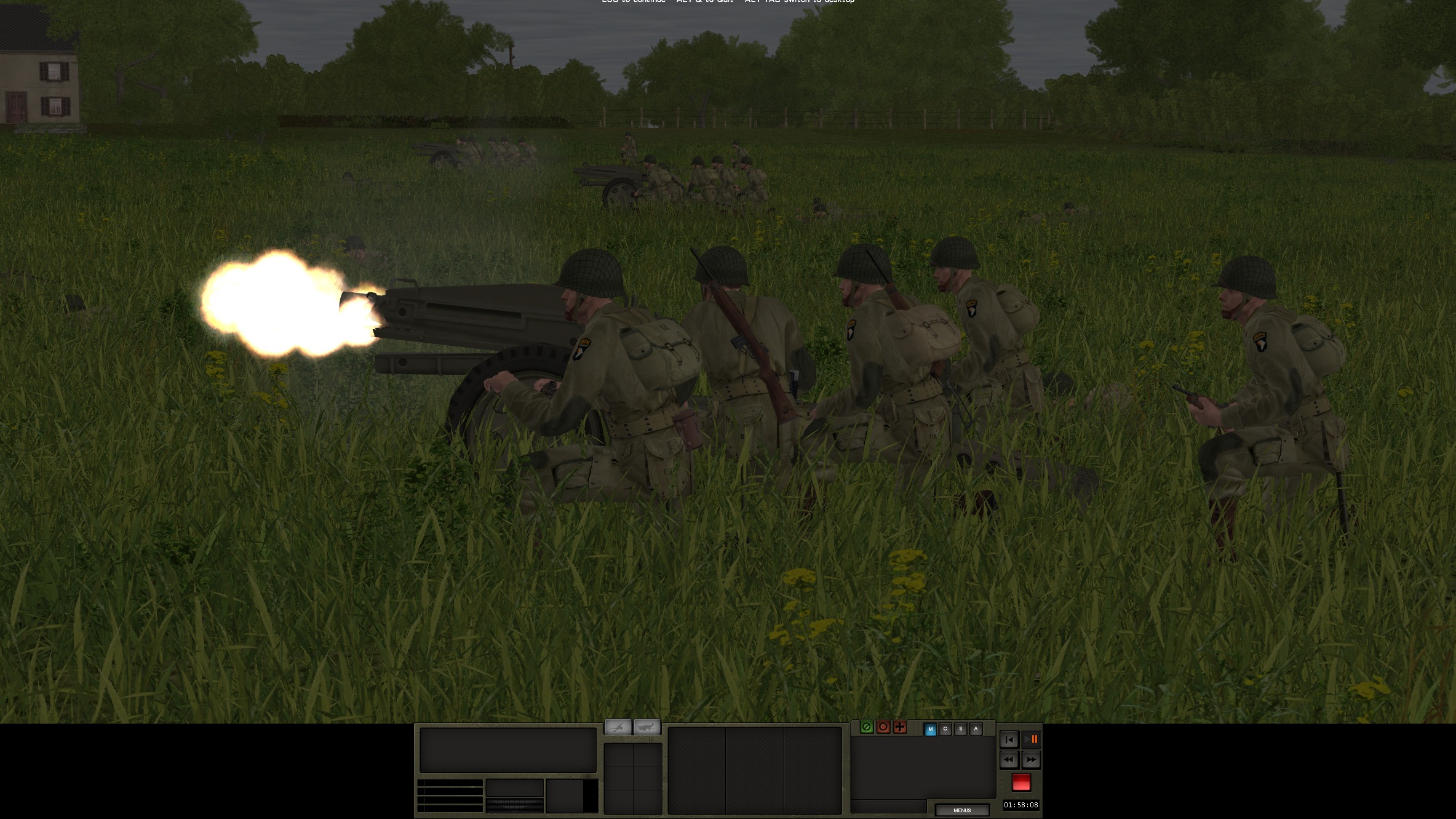The height and width of the screenshot is (819, 1456).
Task: Show the A command tab
Action: (976, 729)
